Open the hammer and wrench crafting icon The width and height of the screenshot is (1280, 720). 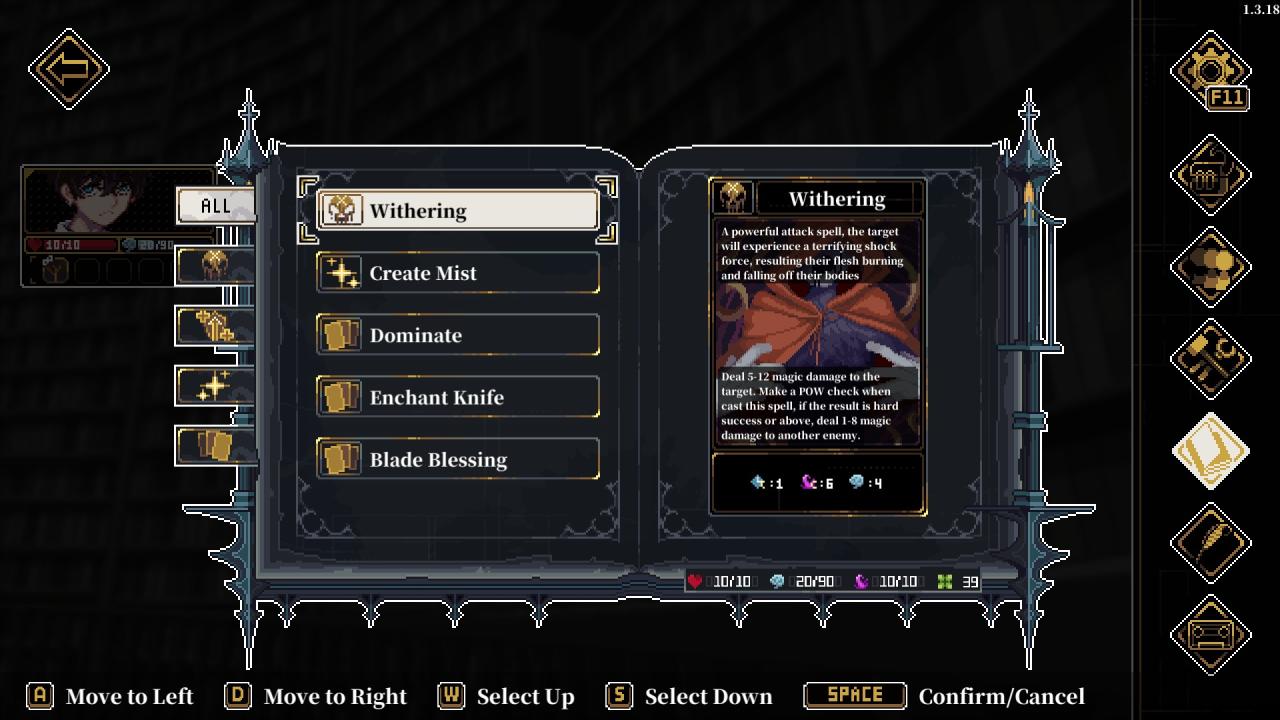[x=1210, y=358]
